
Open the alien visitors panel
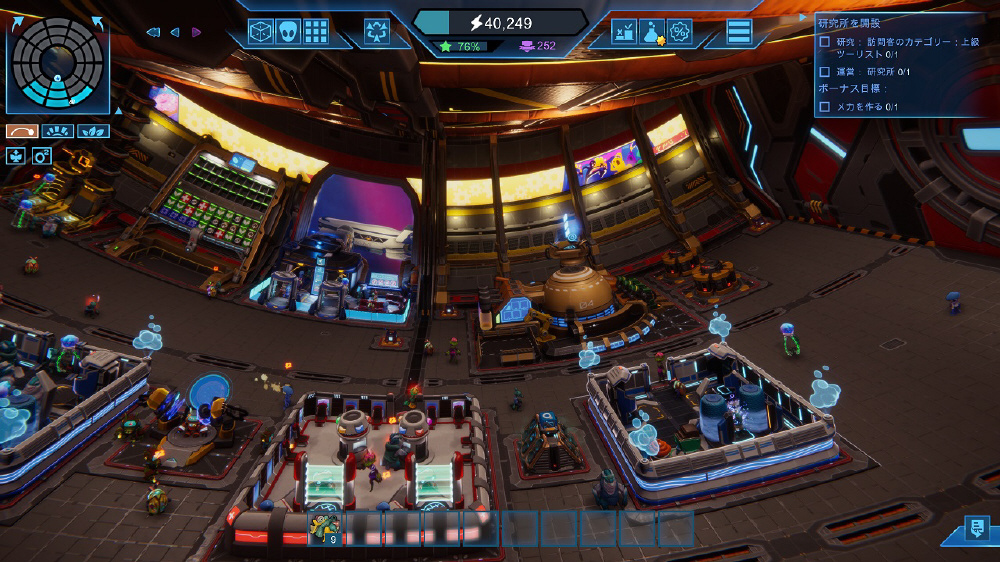pos(288,32)
